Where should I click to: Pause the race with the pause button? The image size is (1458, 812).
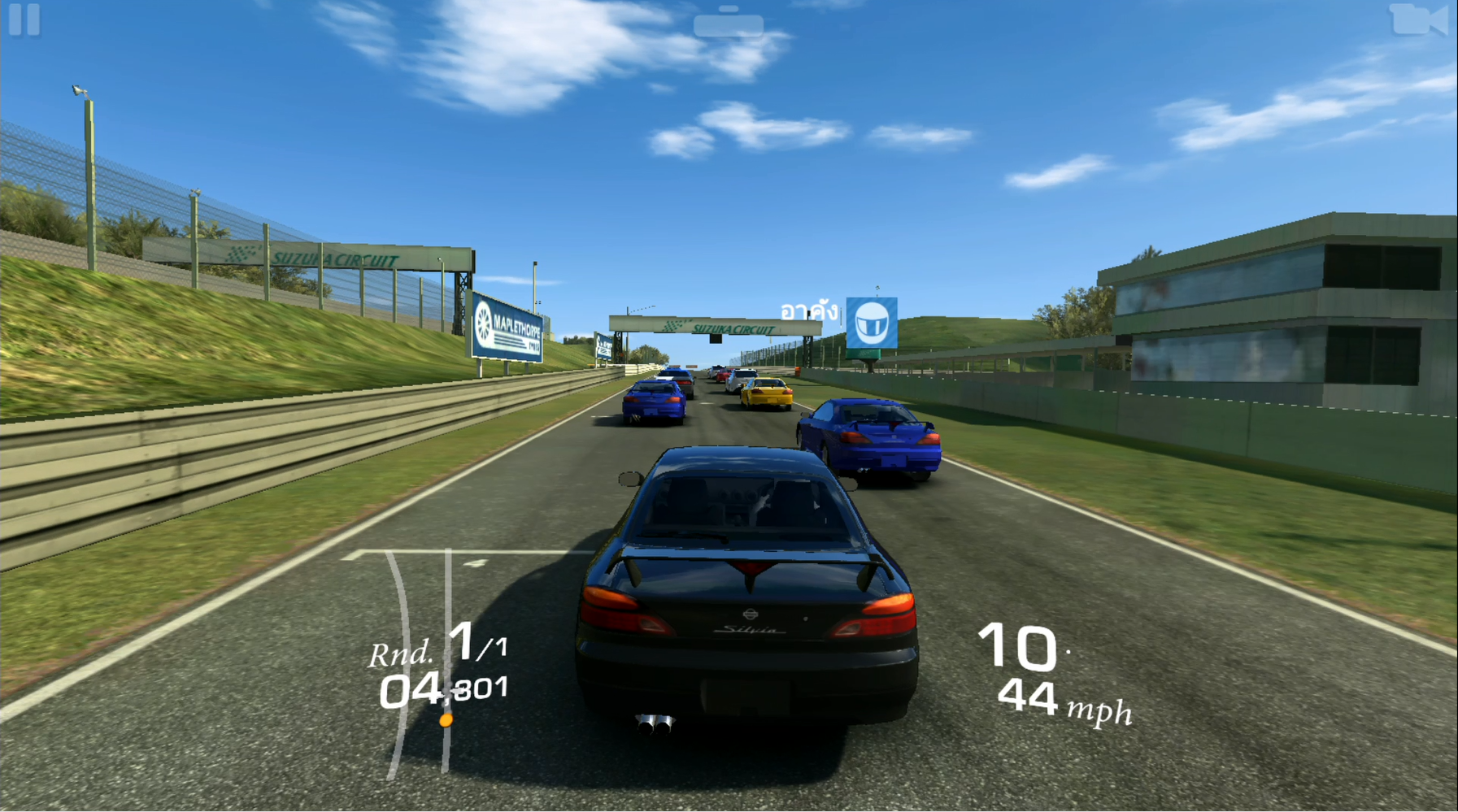[24, 20]
